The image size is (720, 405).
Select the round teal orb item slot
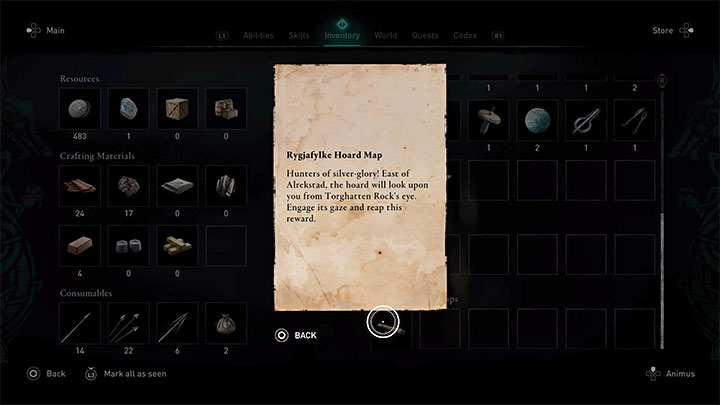[x=538, y=120]
